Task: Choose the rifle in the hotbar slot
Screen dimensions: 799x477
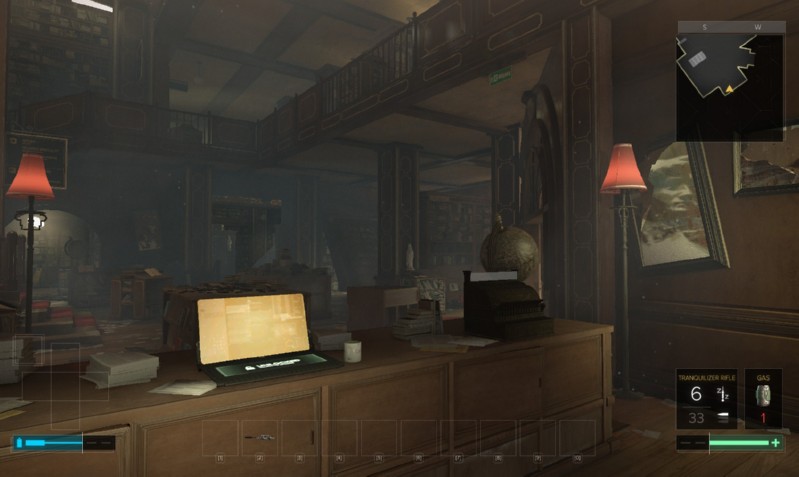Action: [x=259, y=437]
